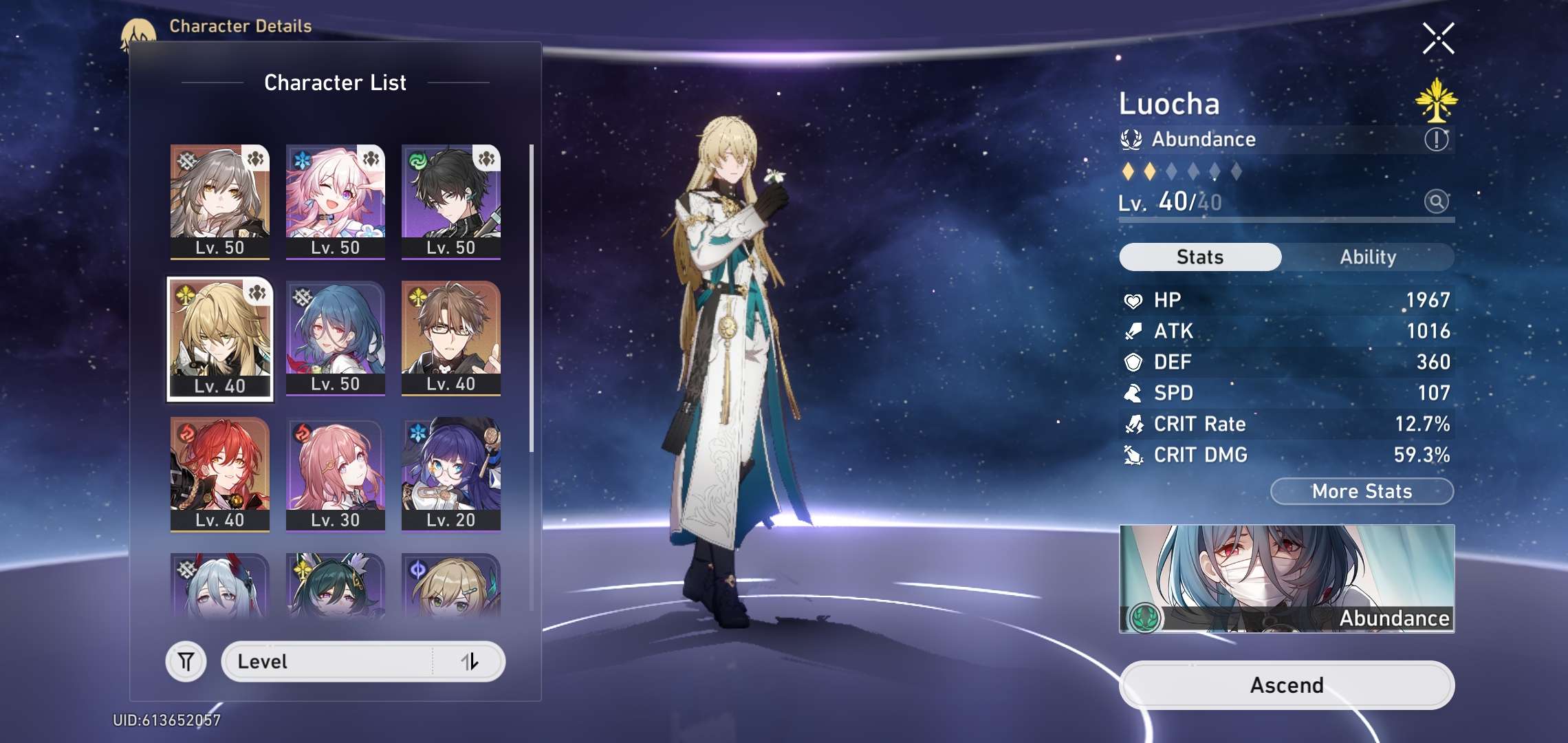View level details with the magnifier icon

coord(1436,202)
